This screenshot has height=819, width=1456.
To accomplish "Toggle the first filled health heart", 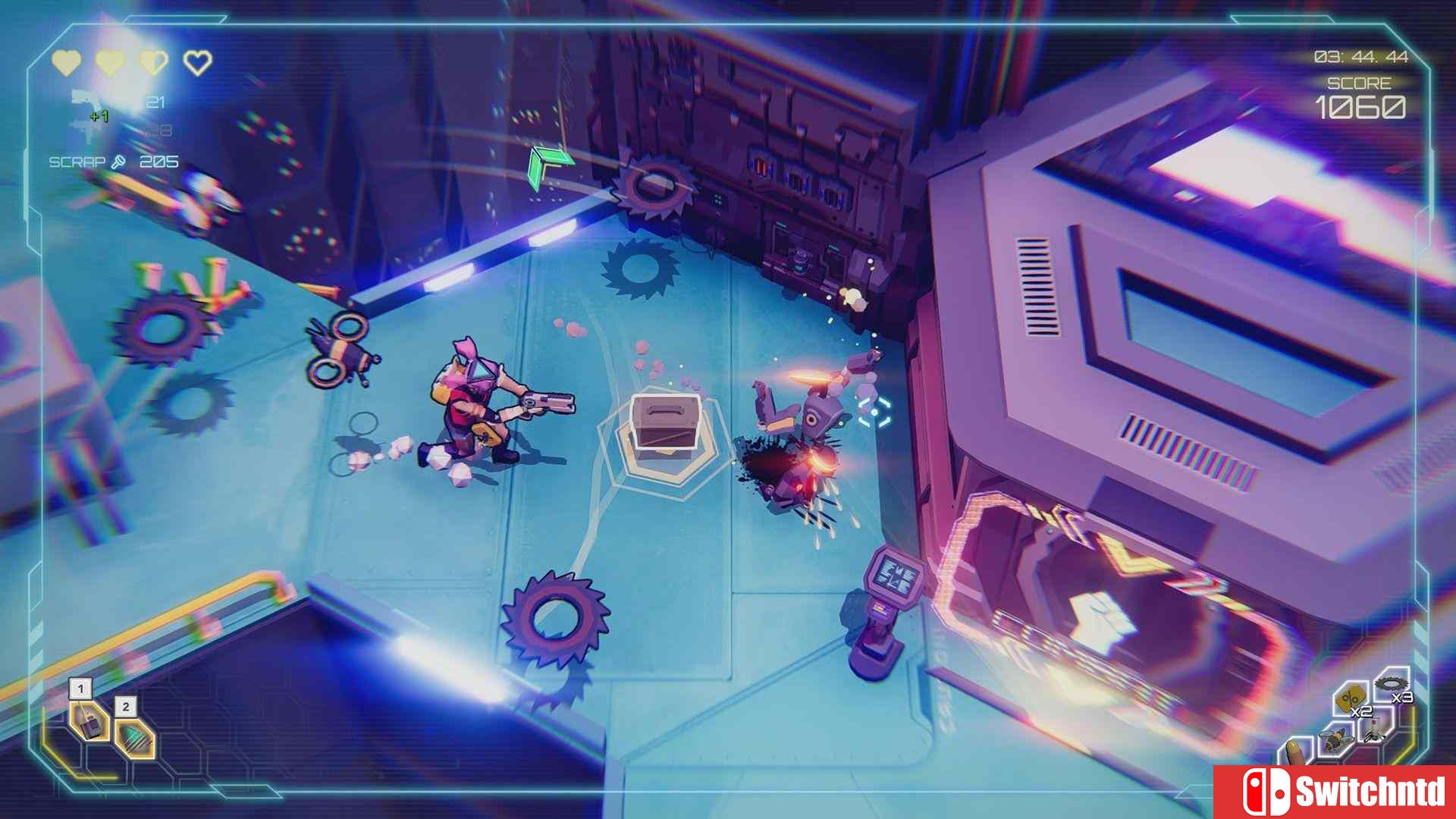I will (66, 62).
